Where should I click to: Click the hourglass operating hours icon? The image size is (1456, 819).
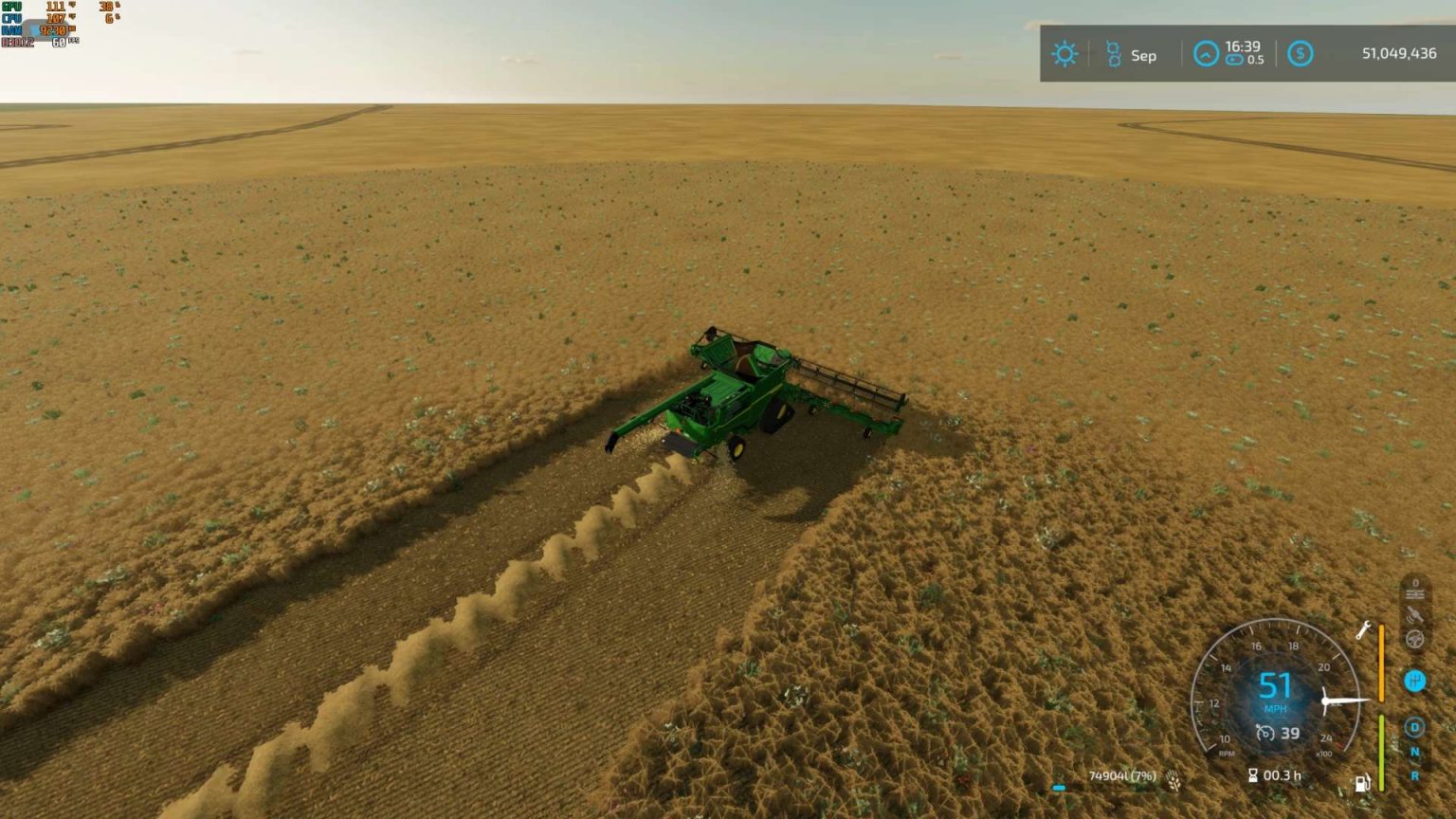pos(1252,774)
